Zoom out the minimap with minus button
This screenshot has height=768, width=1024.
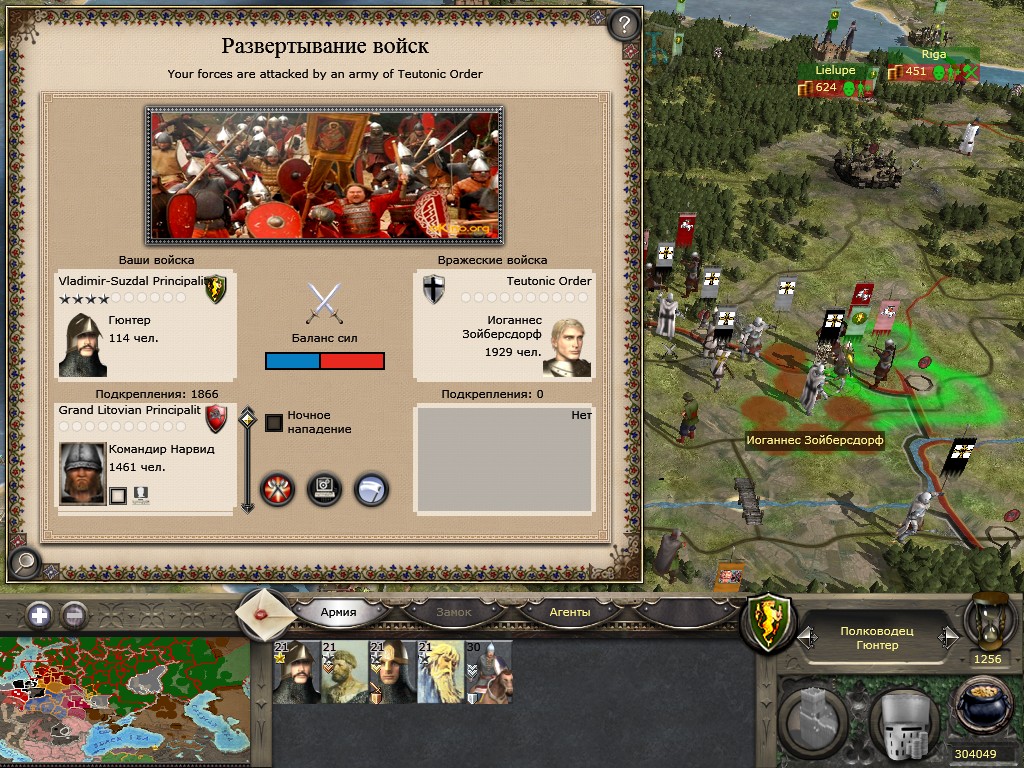pos(74,615)
